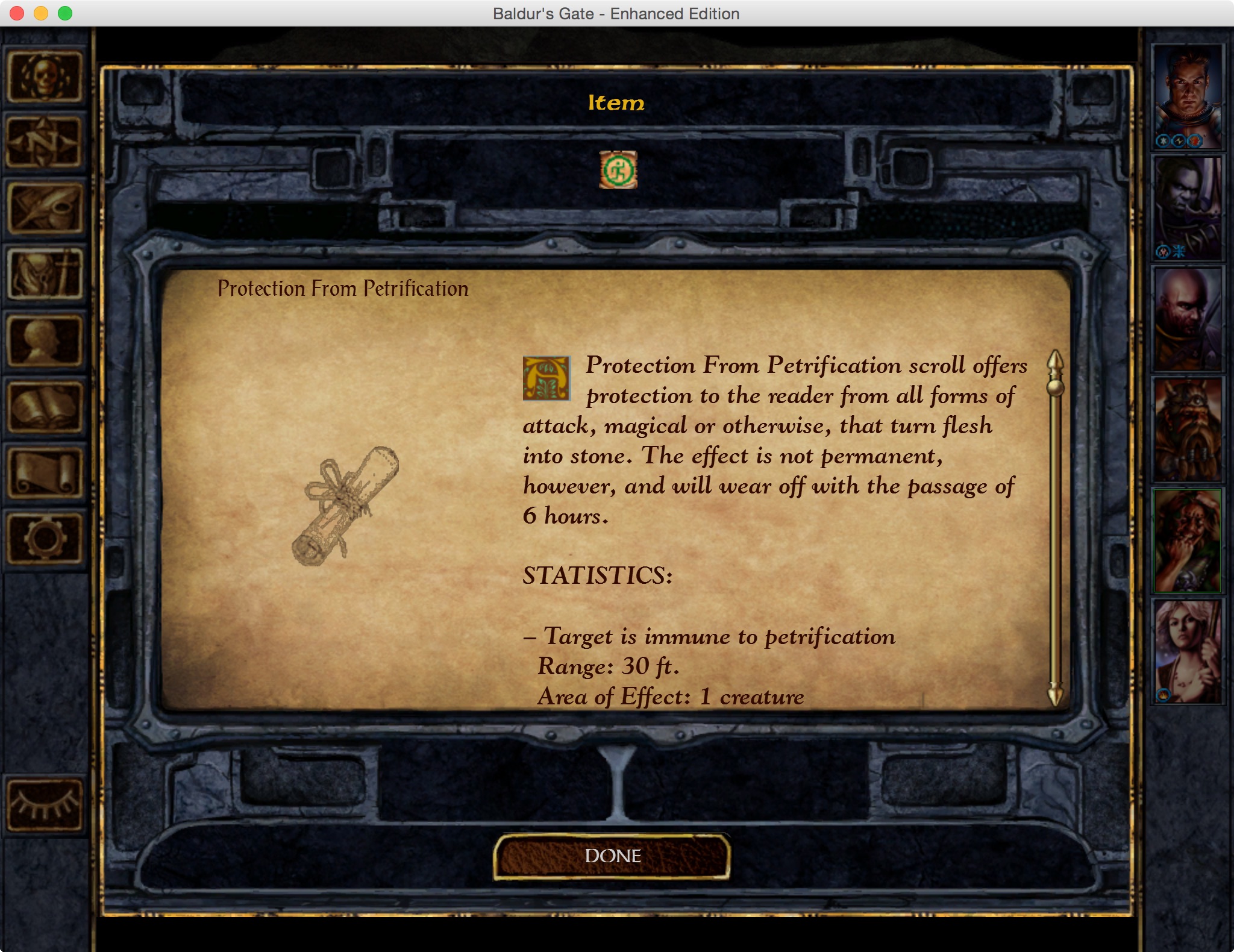Viewport: 1234px width, 952px height.
Task: Open the inventory screen icon
Action: (x=45, y=275)
